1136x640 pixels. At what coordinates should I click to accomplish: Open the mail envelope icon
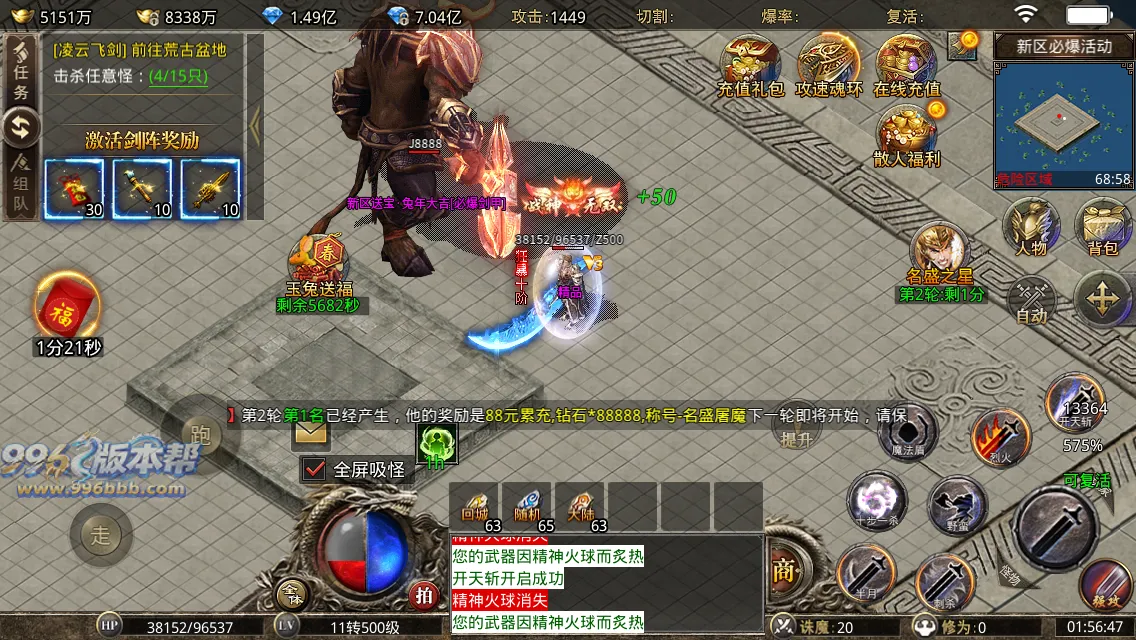click(311, 432)
